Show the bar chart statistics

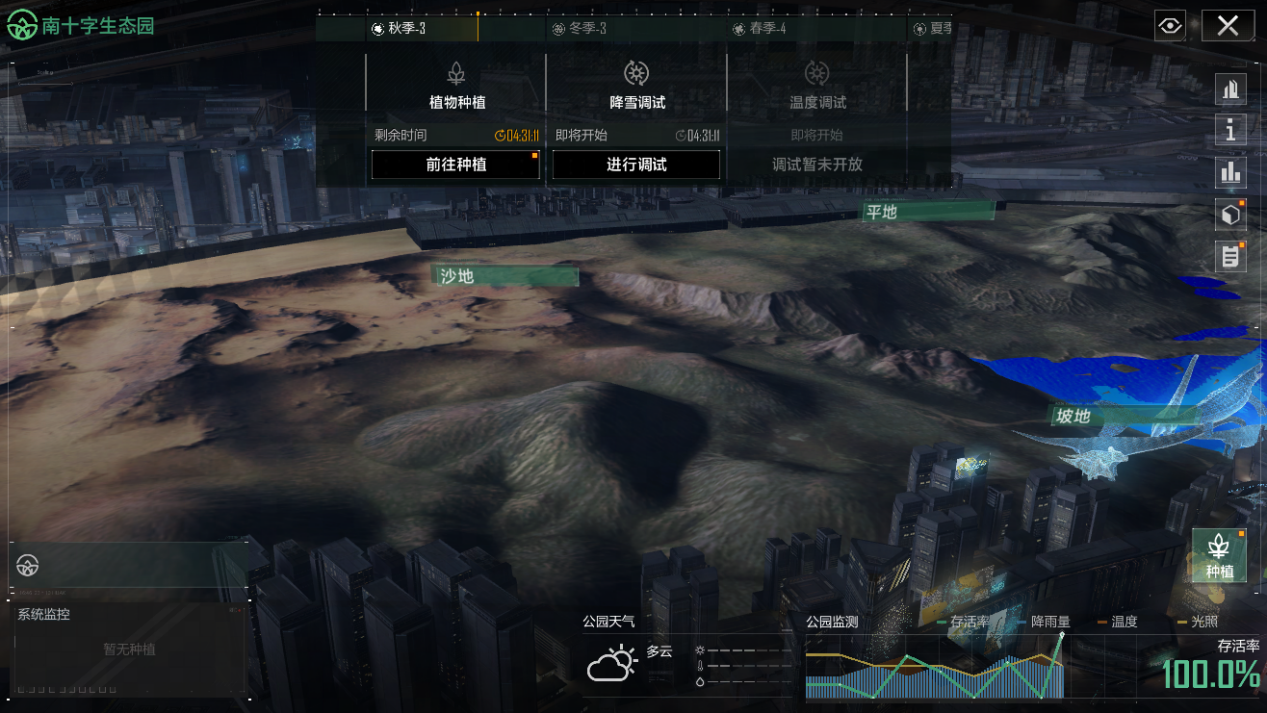click(1230, 172)
